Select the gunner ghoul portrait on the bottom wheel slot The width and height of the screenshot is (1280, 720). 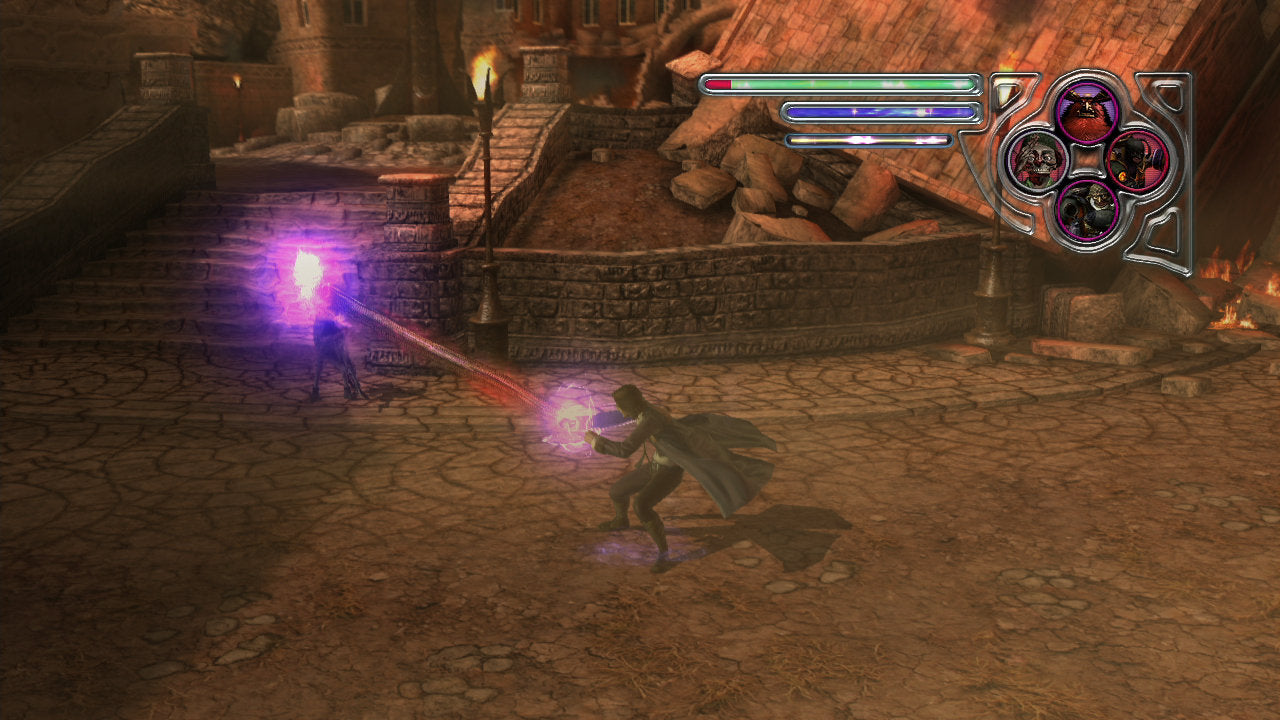1088,209
